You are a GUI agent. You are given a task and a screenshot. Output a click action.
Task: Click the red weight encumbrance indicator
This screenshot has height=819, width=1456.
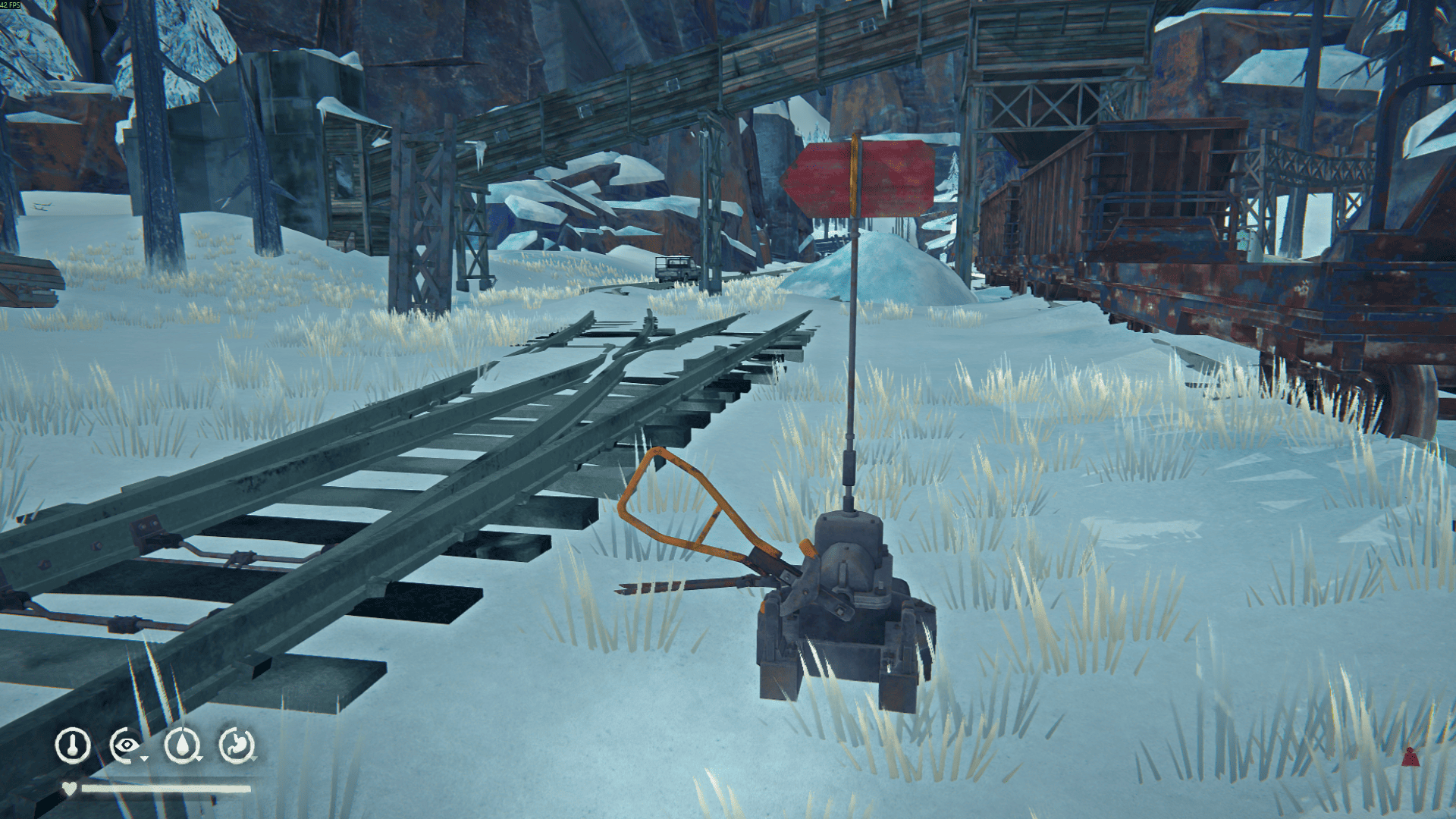[1410, 756]
